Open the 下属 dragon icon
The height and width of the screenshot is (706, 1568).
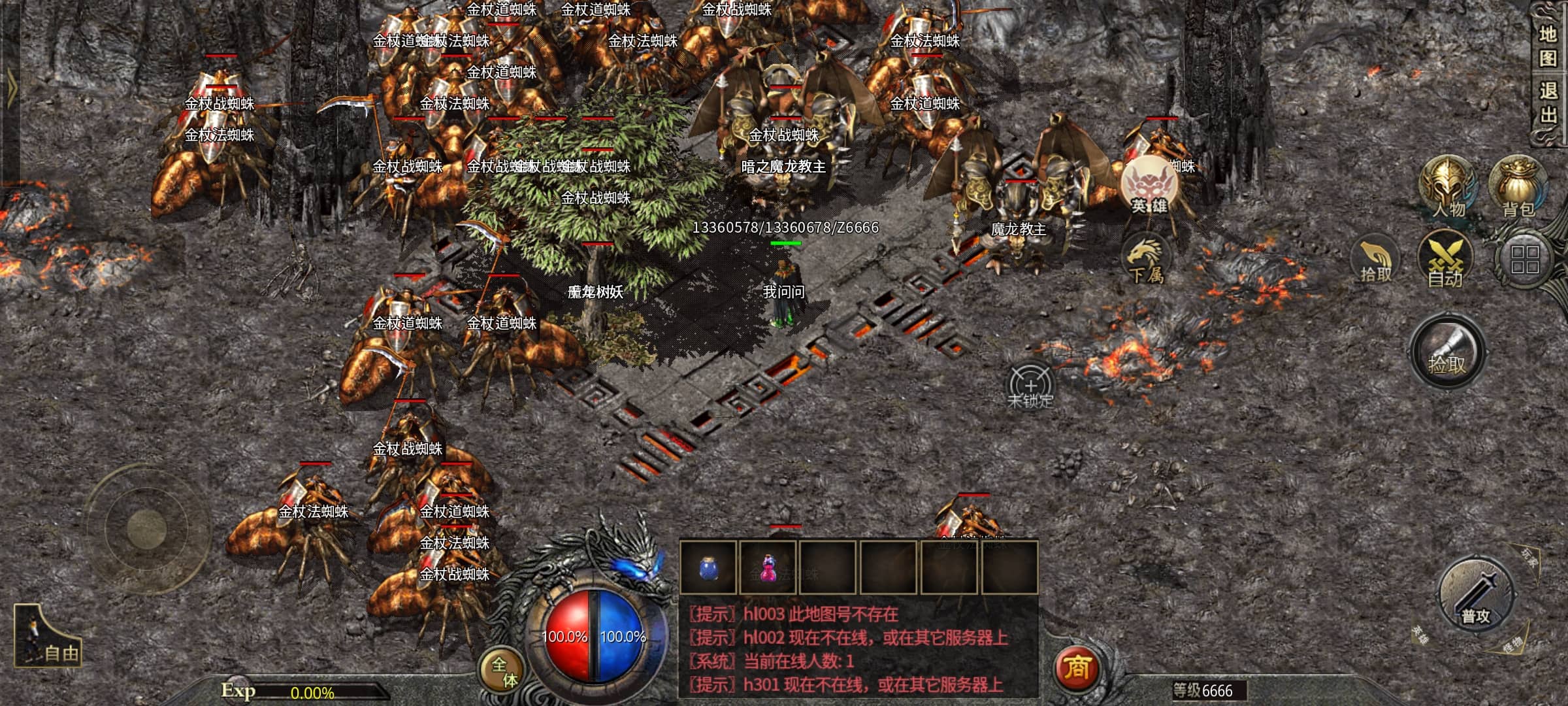(1146, 260)
